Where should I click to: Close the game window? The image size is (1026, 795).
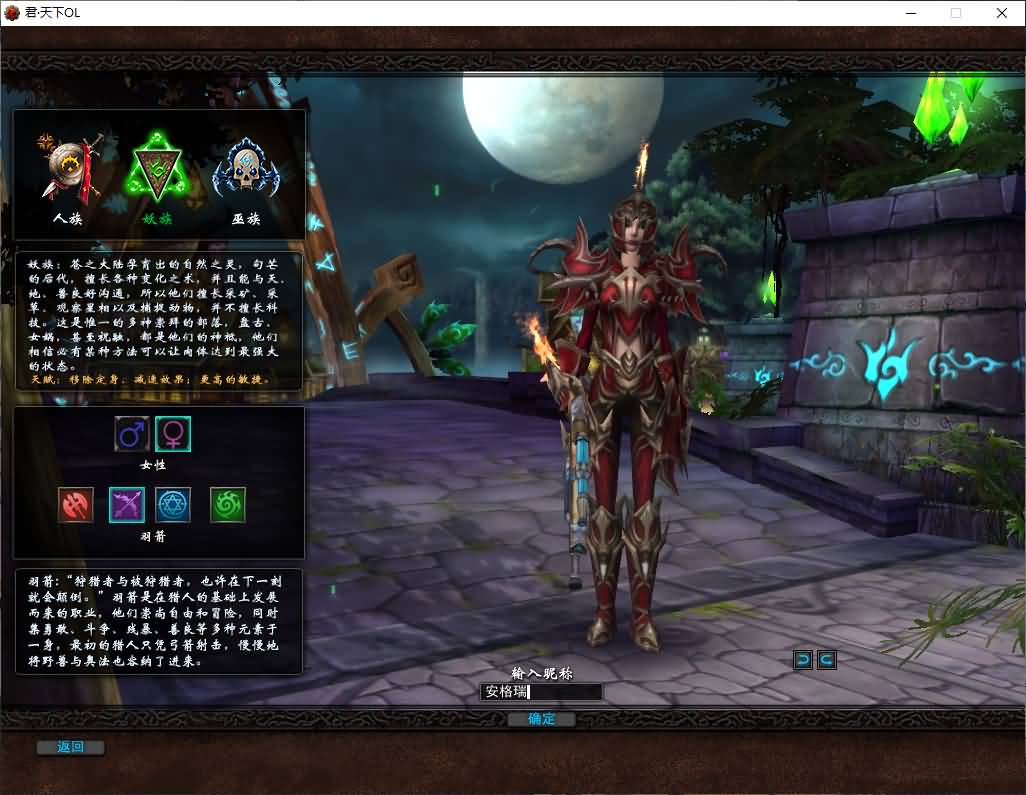(1001, 13)
